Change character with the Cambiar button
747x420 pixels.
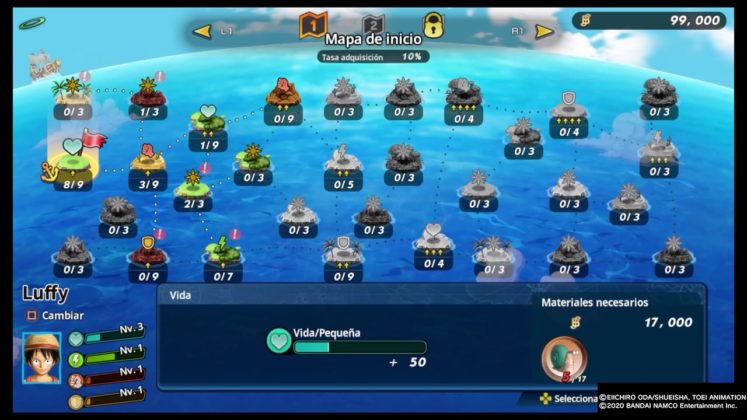[x=56, y=315]
